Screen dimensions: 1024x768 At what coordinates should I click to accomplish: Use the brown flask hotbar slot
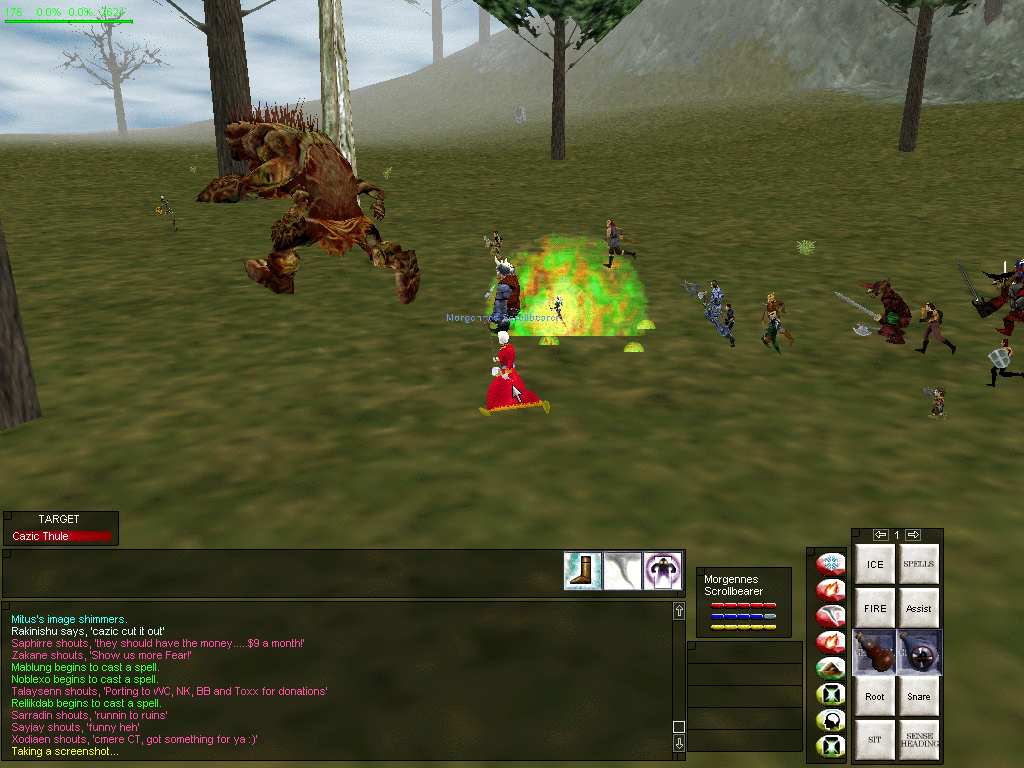click(x=875, y=652)
